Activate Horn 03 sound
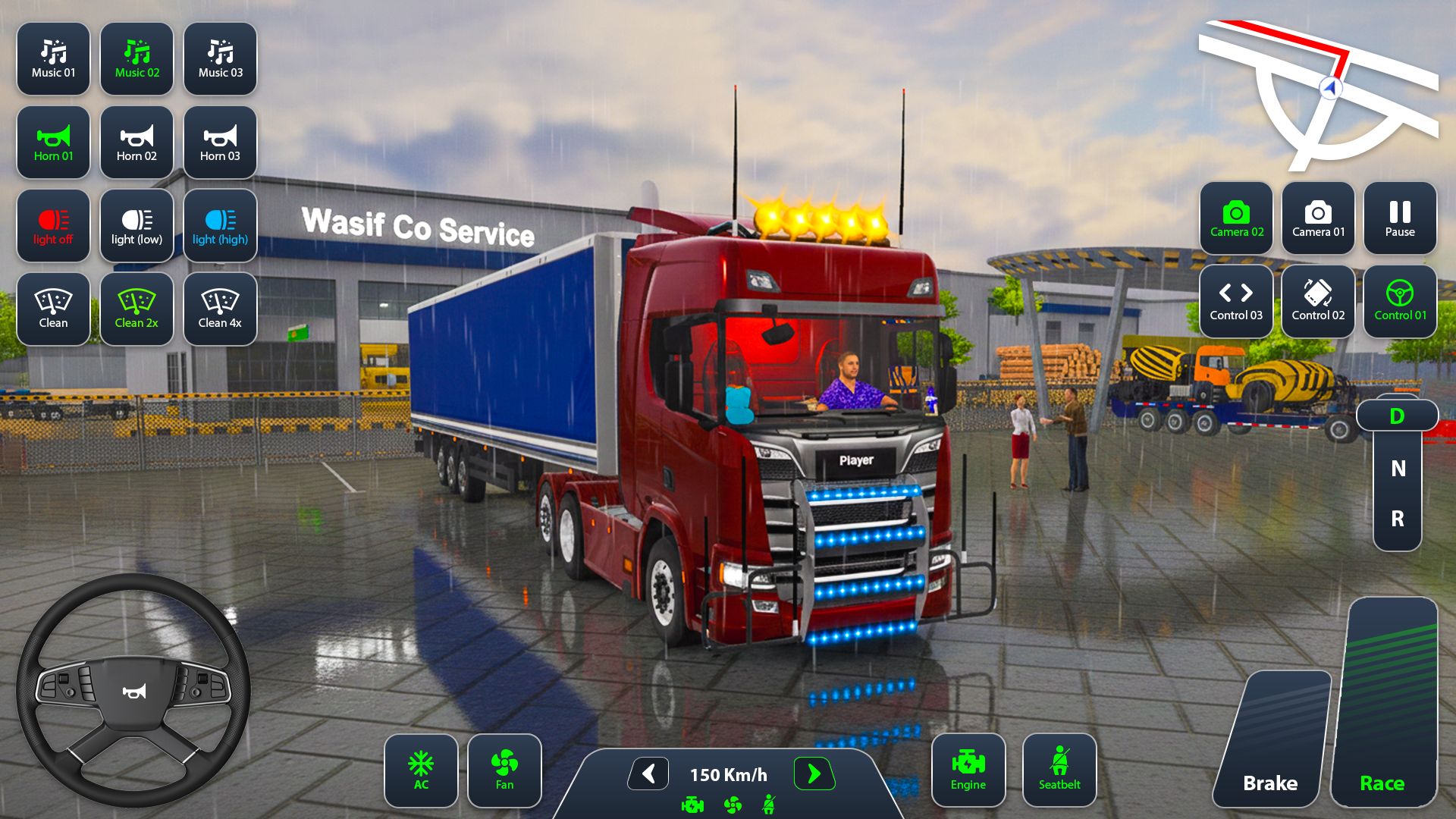 tap(220, 143)
